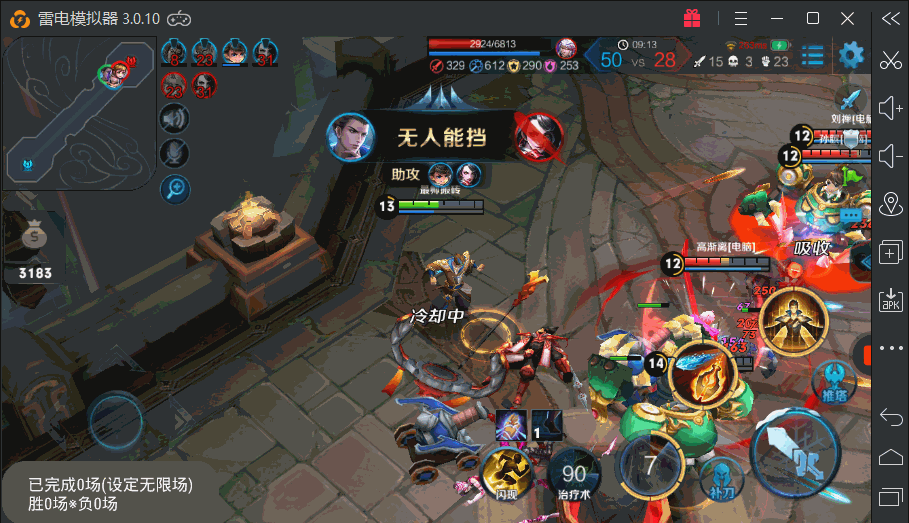
Task: Open the emulator gift box icon
Action: (692, 18)
